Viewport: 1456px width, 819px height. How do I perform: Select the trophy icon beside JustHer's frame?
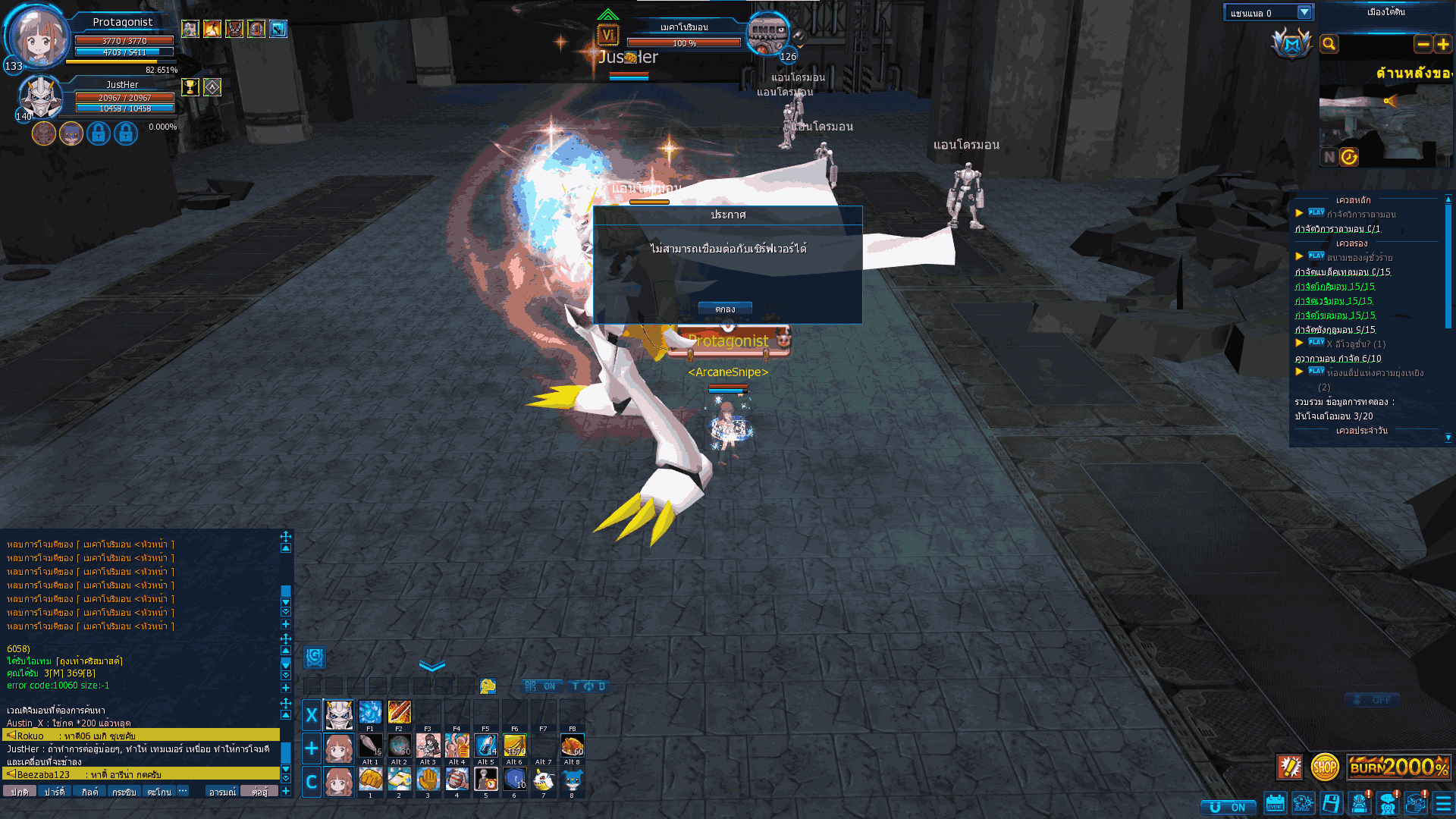[190, 86]
